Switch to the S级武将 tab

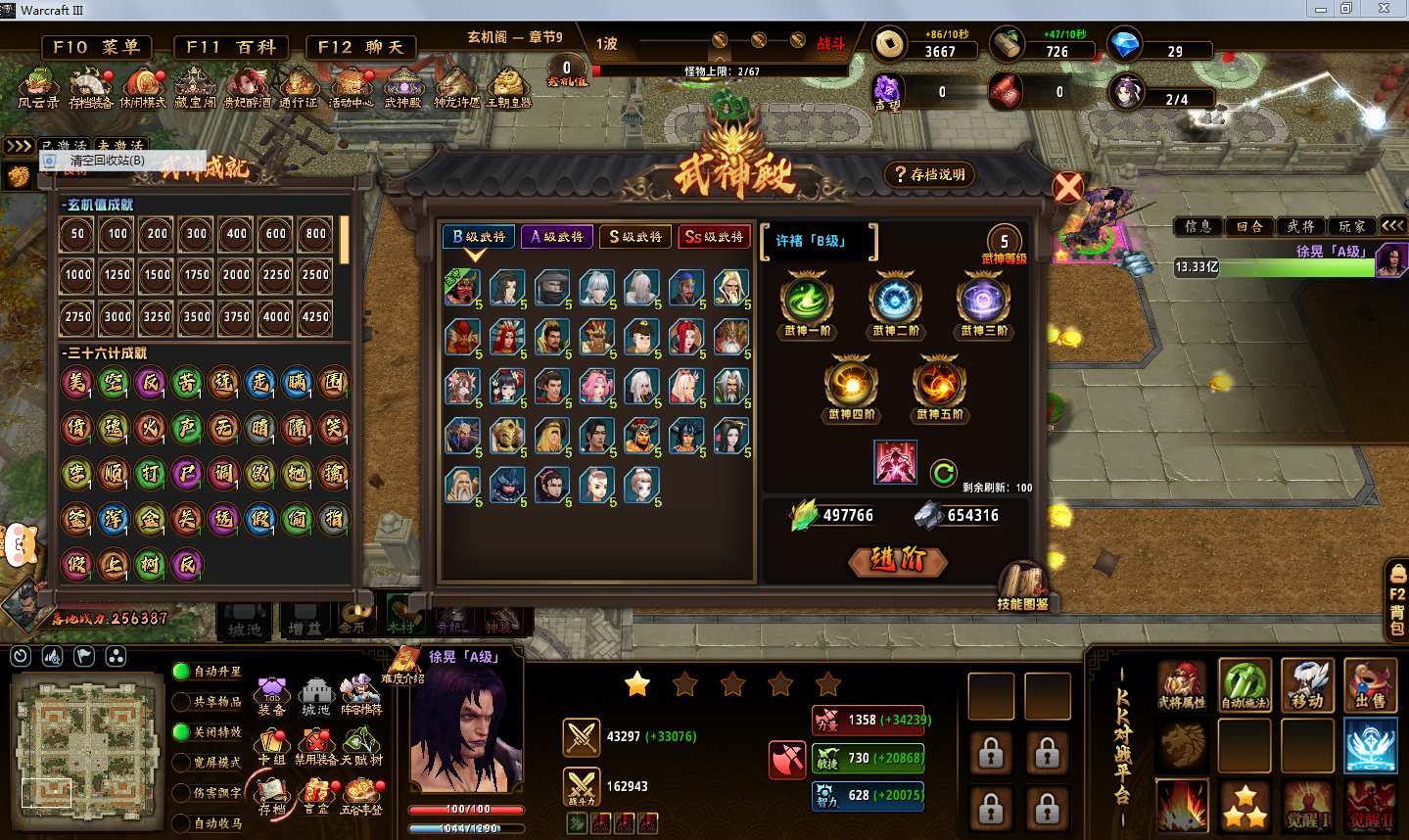(634, 236)
